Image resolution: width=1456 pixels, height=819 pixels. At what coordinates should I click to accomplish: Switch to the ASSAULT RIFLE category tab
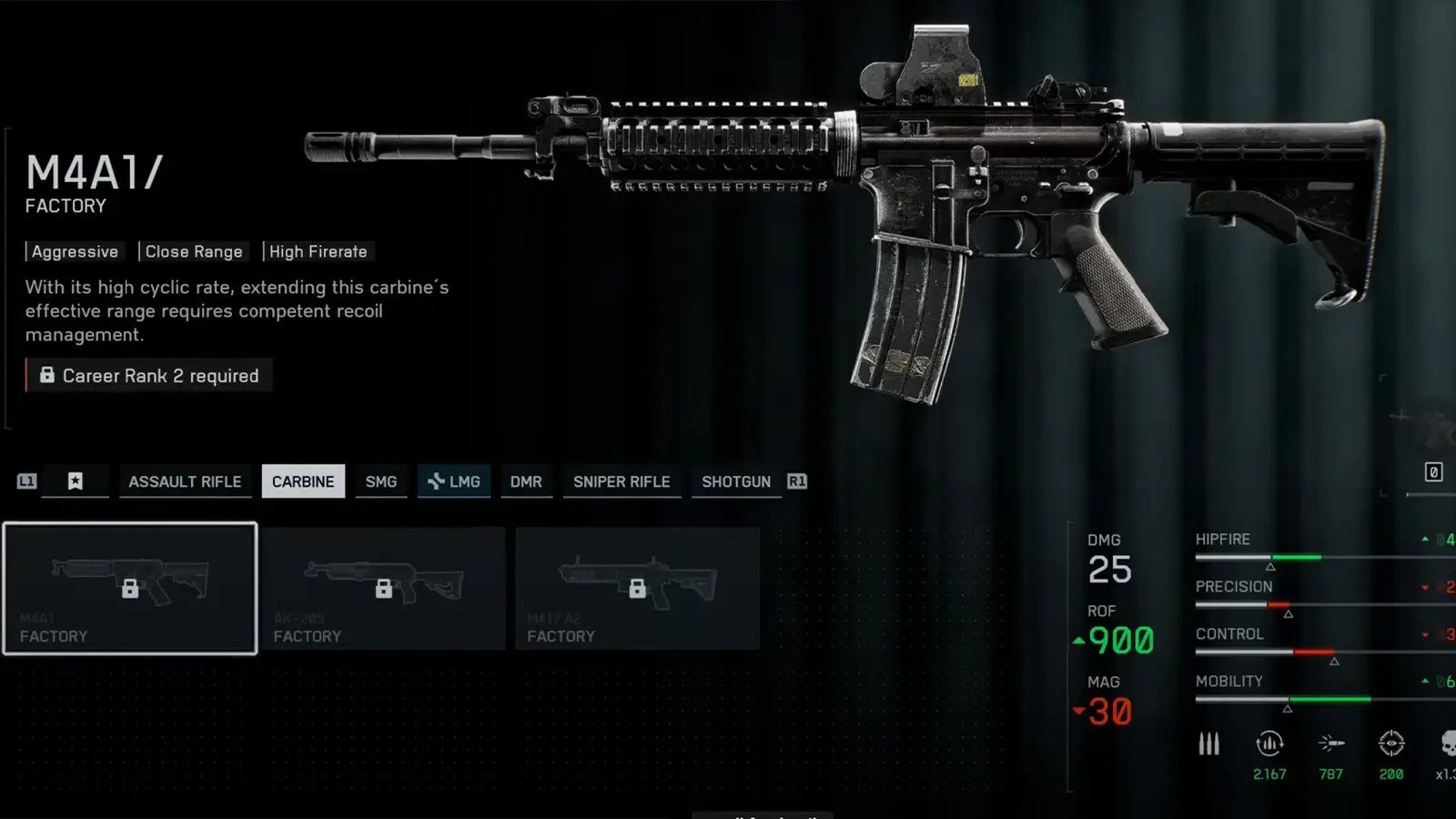[186, 481]
